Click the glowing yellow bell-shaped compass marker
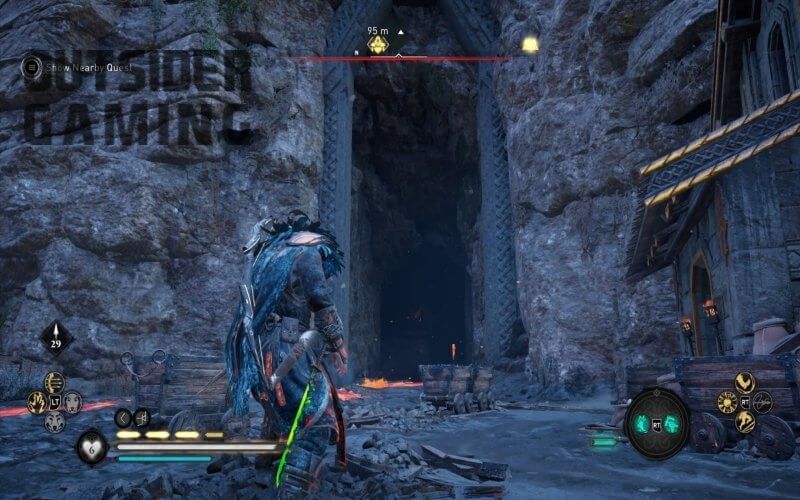The width and height of the screenshot is (800, 500). coord(529,45)
